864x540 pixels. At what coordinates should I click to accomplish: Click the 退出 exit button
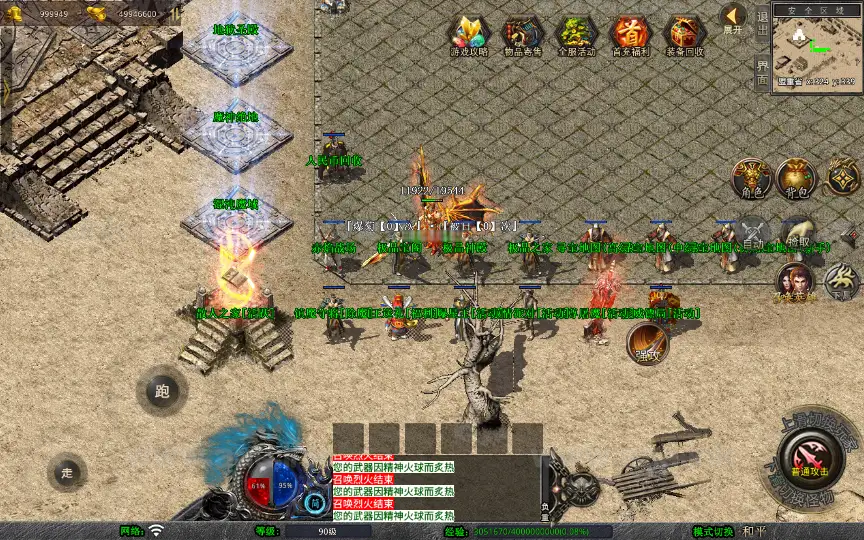click(x=762, y=19)
